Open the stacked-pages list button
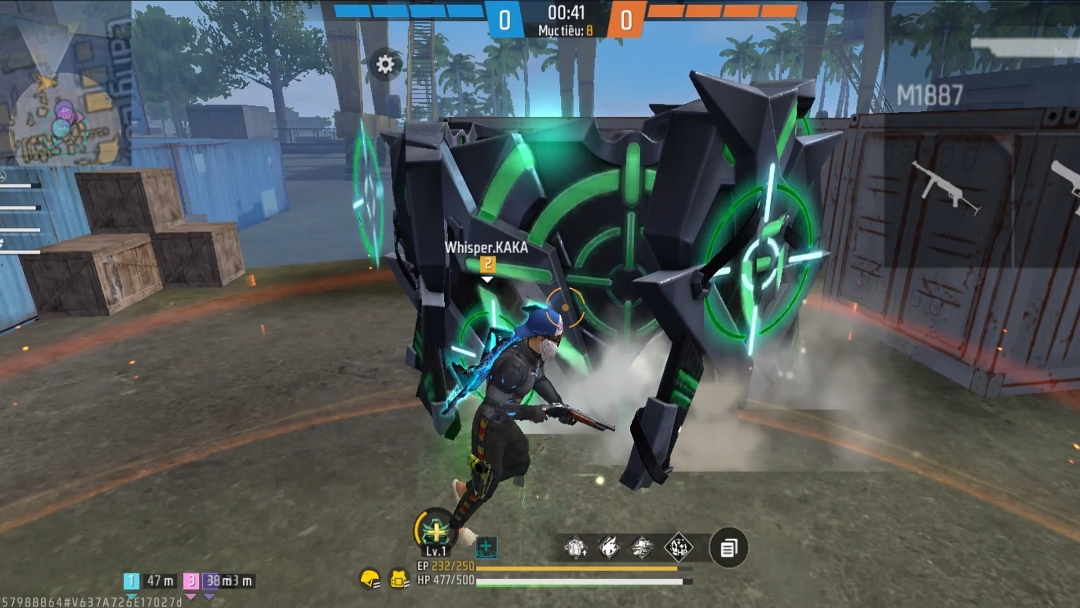The image size is (1080, 608). pos(729,547)
